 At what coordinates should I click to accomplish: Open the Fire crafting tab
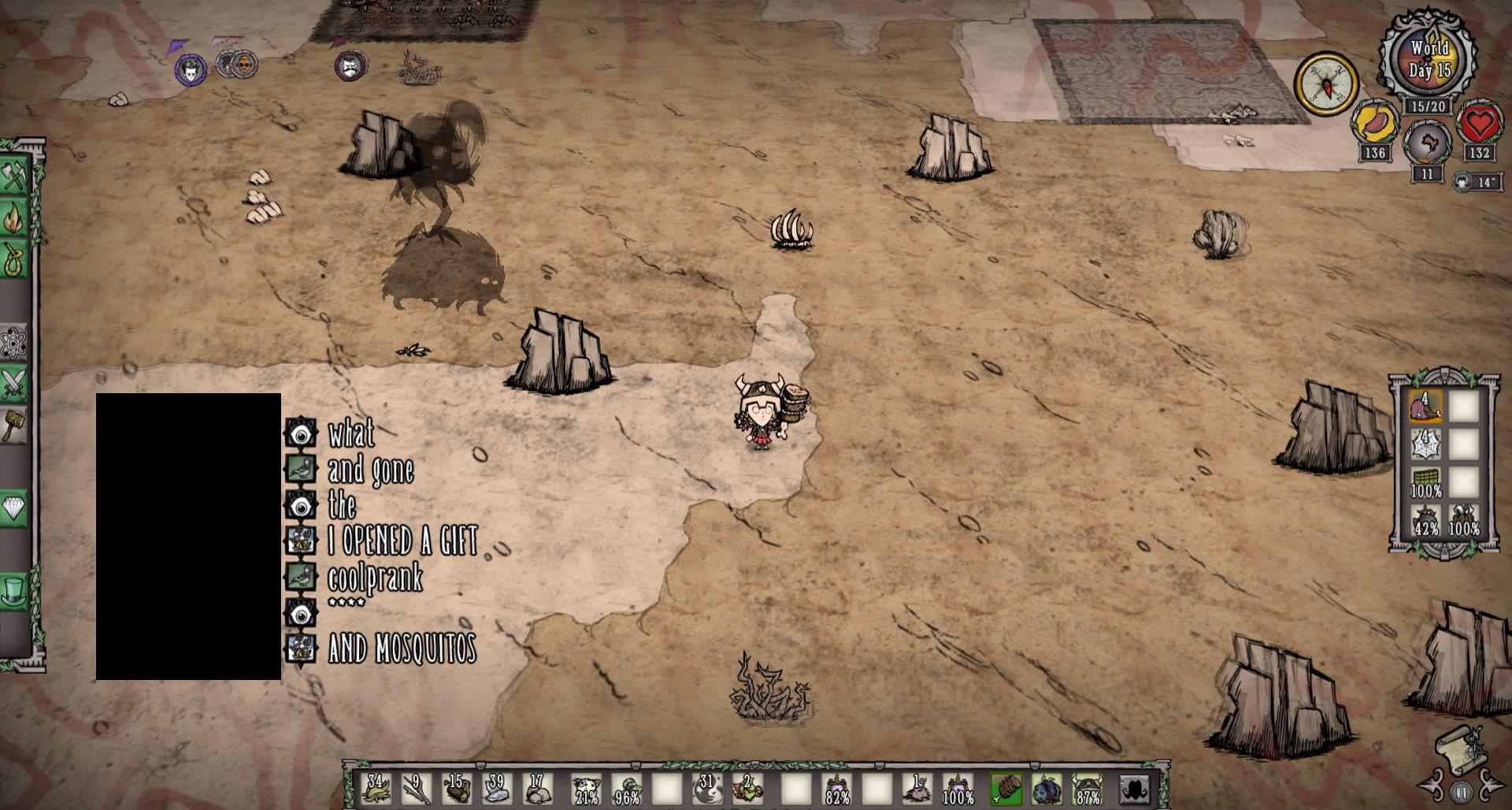(14, 218)
